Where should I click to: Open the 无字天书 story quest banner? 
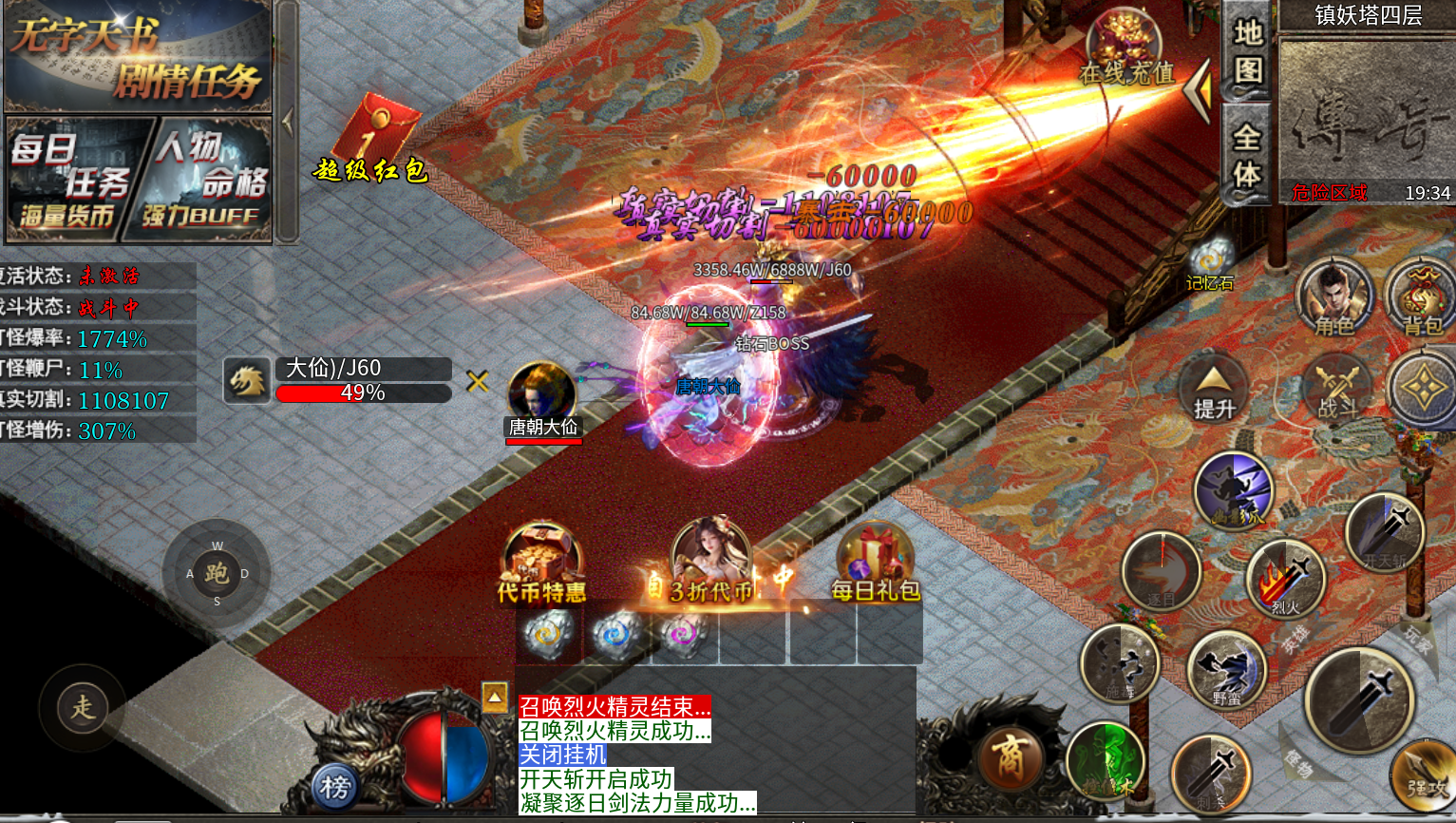click(138, 57)
